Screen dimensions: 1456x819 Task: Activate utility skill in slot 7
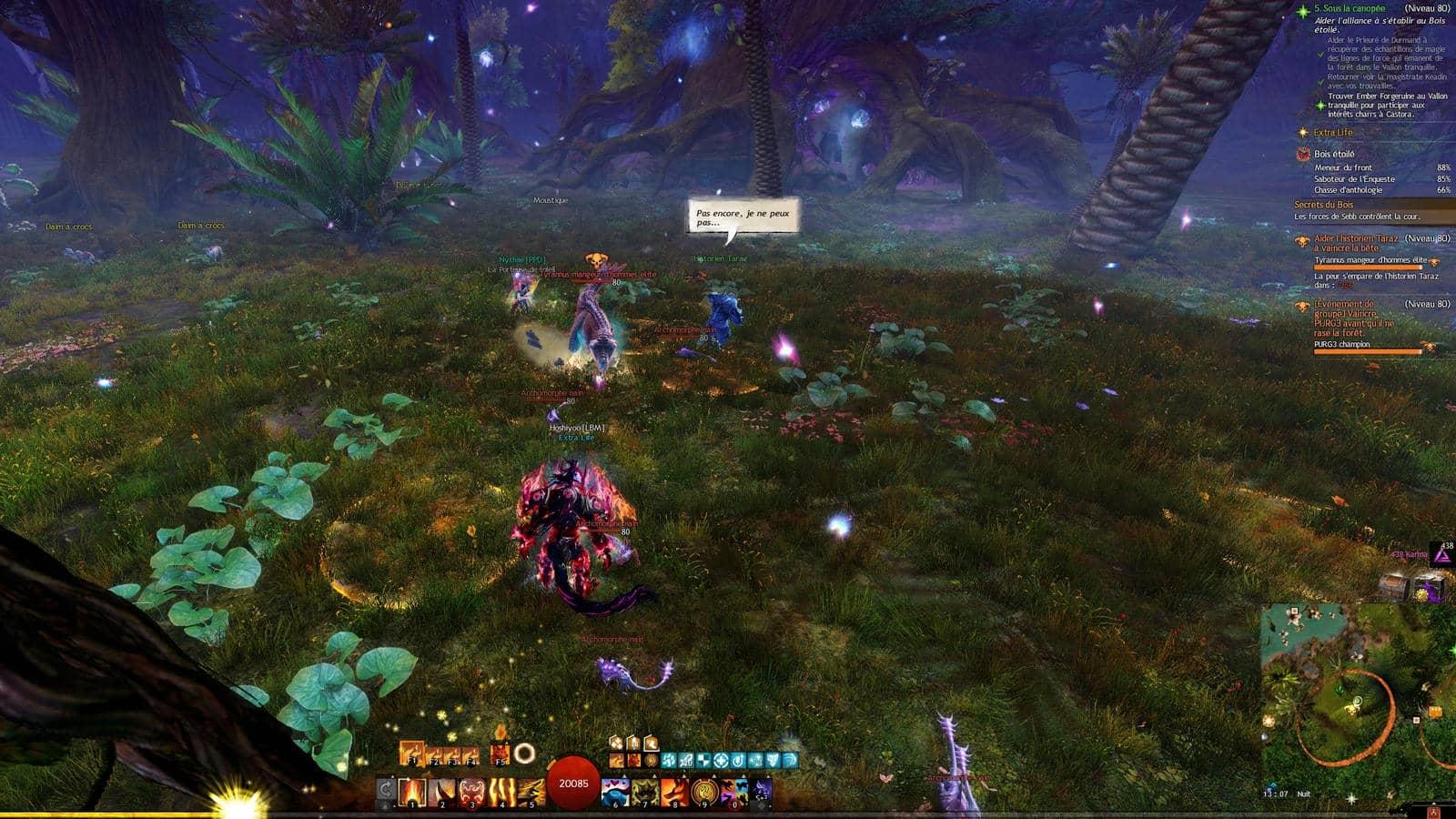pos(645,792)
